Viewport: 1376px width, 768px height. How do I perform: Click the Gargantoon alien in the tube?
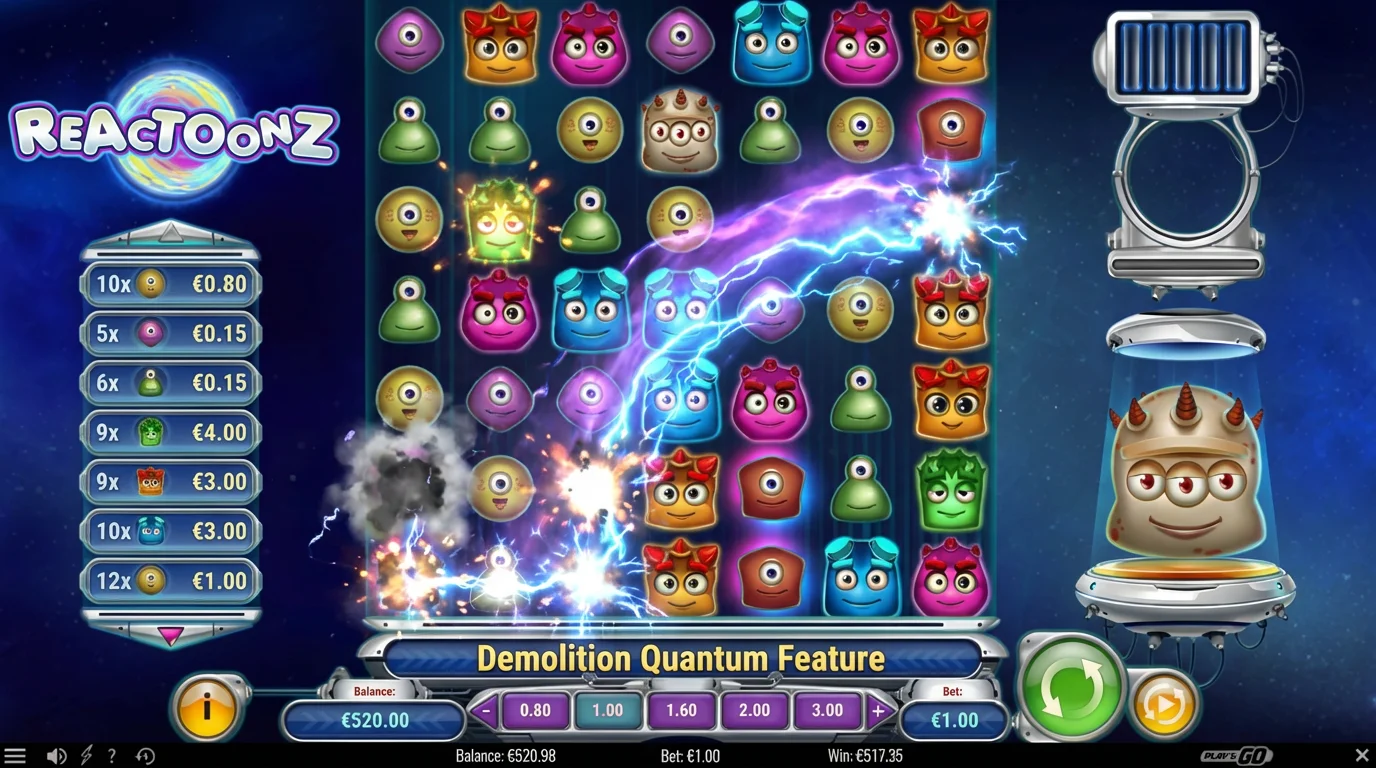tap(1184, 470)
